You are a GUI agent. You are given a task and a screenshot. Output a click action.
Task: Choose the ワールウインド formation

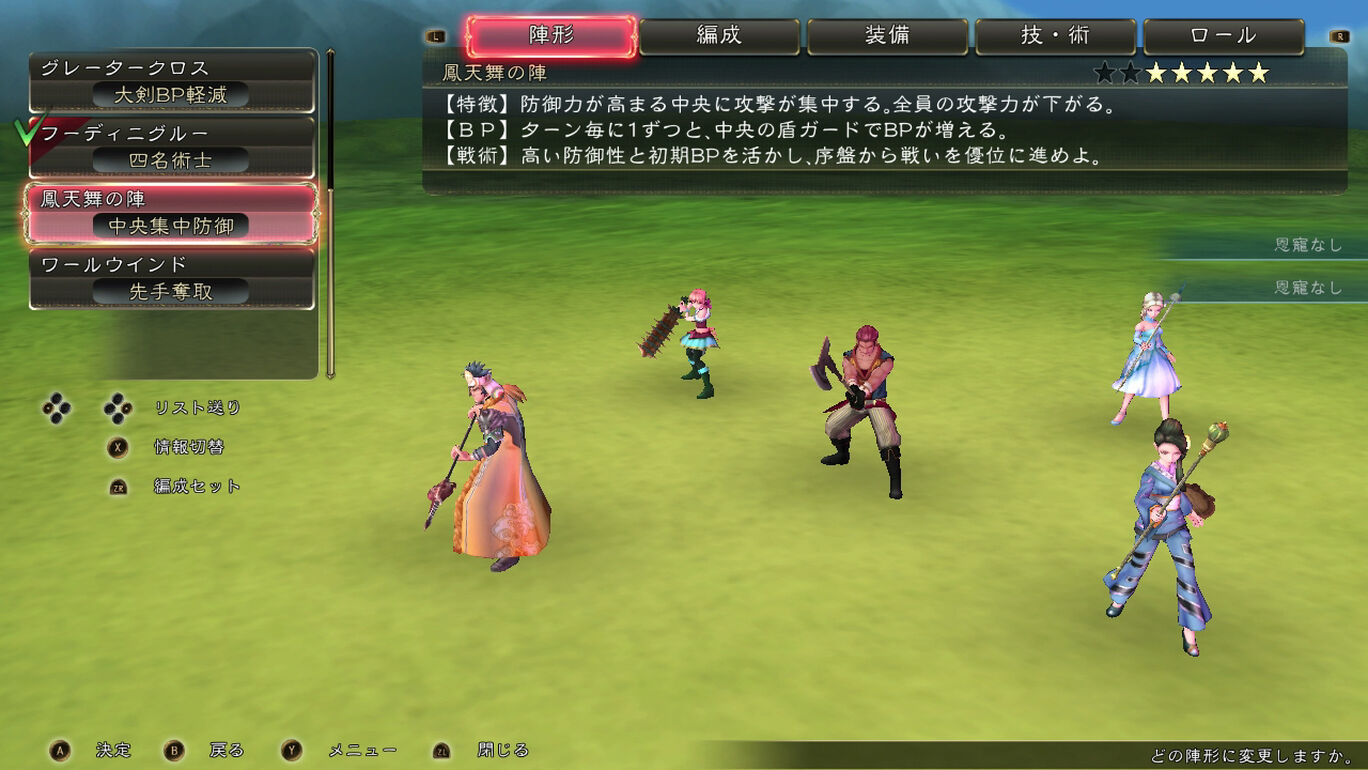172,279
